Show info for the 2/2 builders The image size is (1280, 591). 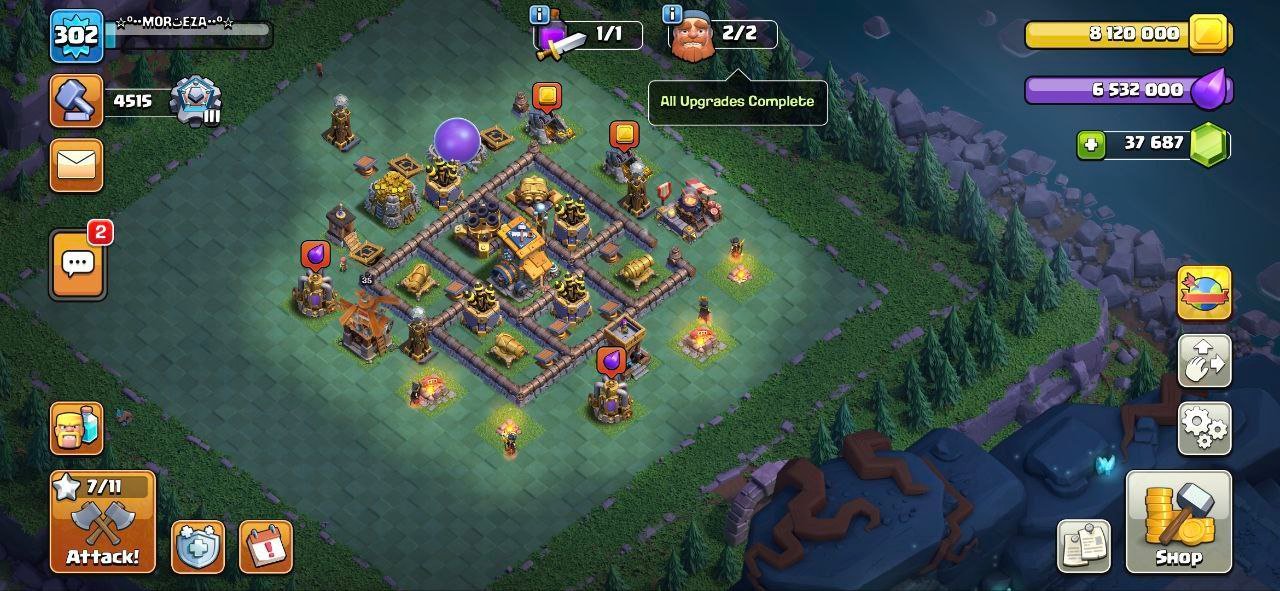point(672,14)
